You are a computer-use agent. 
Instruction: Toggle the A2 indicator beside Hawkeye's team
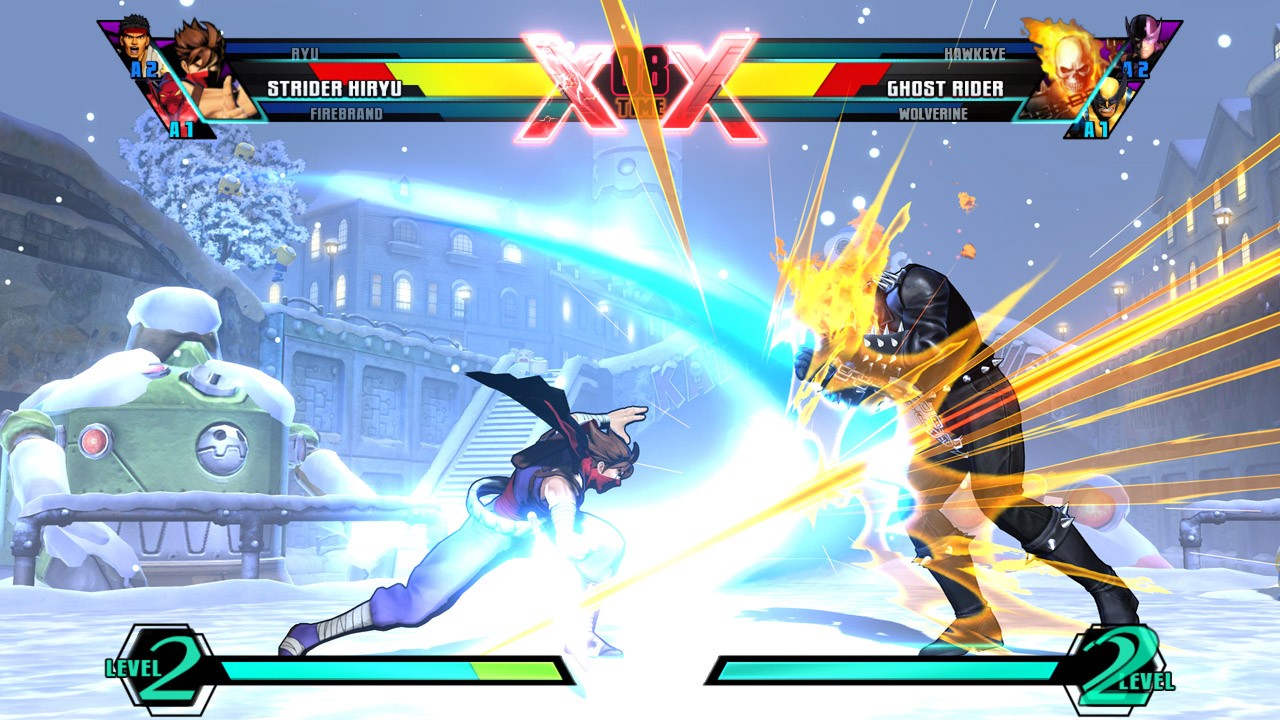[x=1136, y=69]
